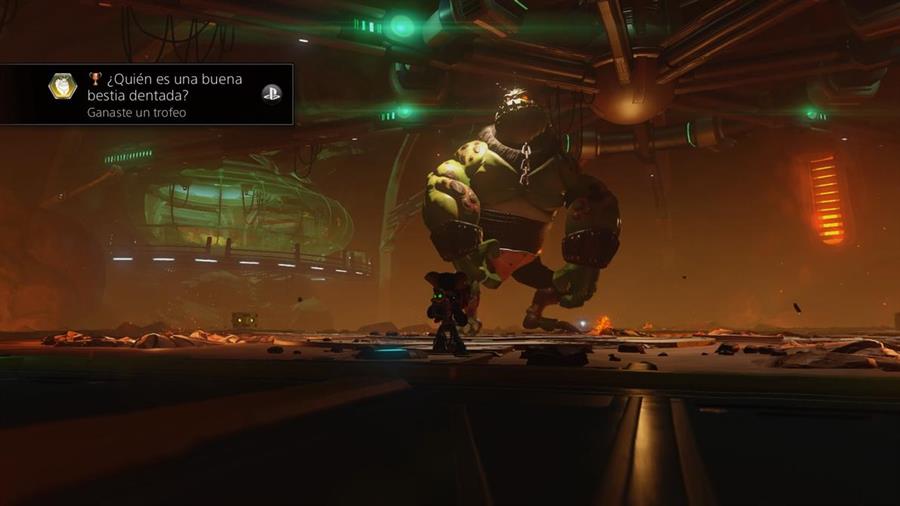Screen dimensions: 900x506
Task: Click the gold trophy badge icon
Action: [x=62, y=87]
